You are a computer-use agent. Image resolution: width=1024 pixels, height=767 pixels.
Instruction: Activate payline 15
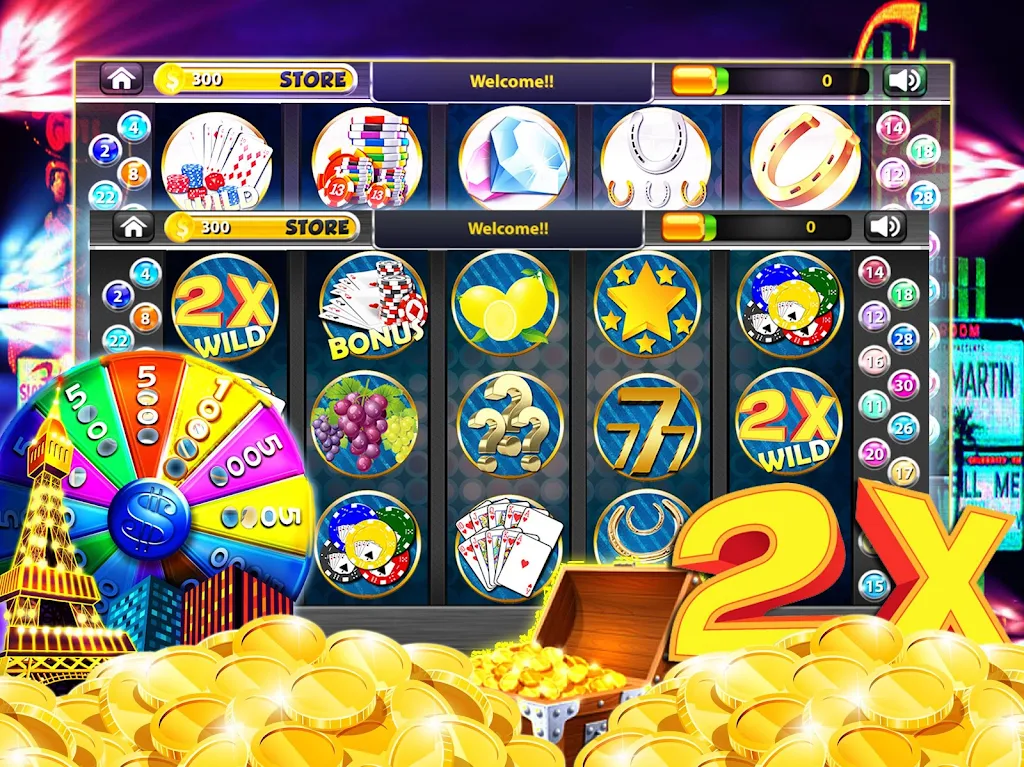pyautogui.click(x=874, y=584)
